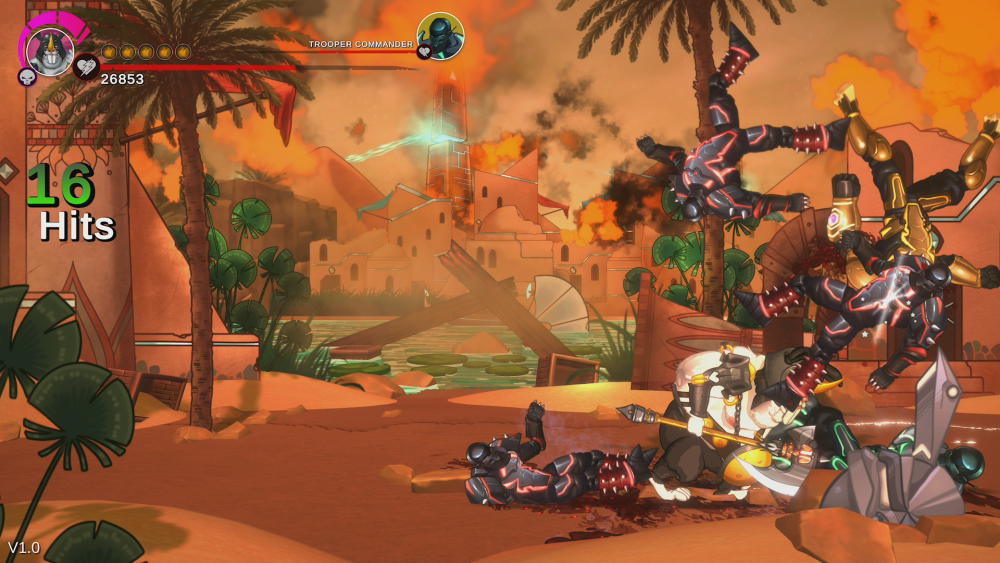Click the rhino player character portrait
Screen dimensions: 1000x563
[49, 51]
